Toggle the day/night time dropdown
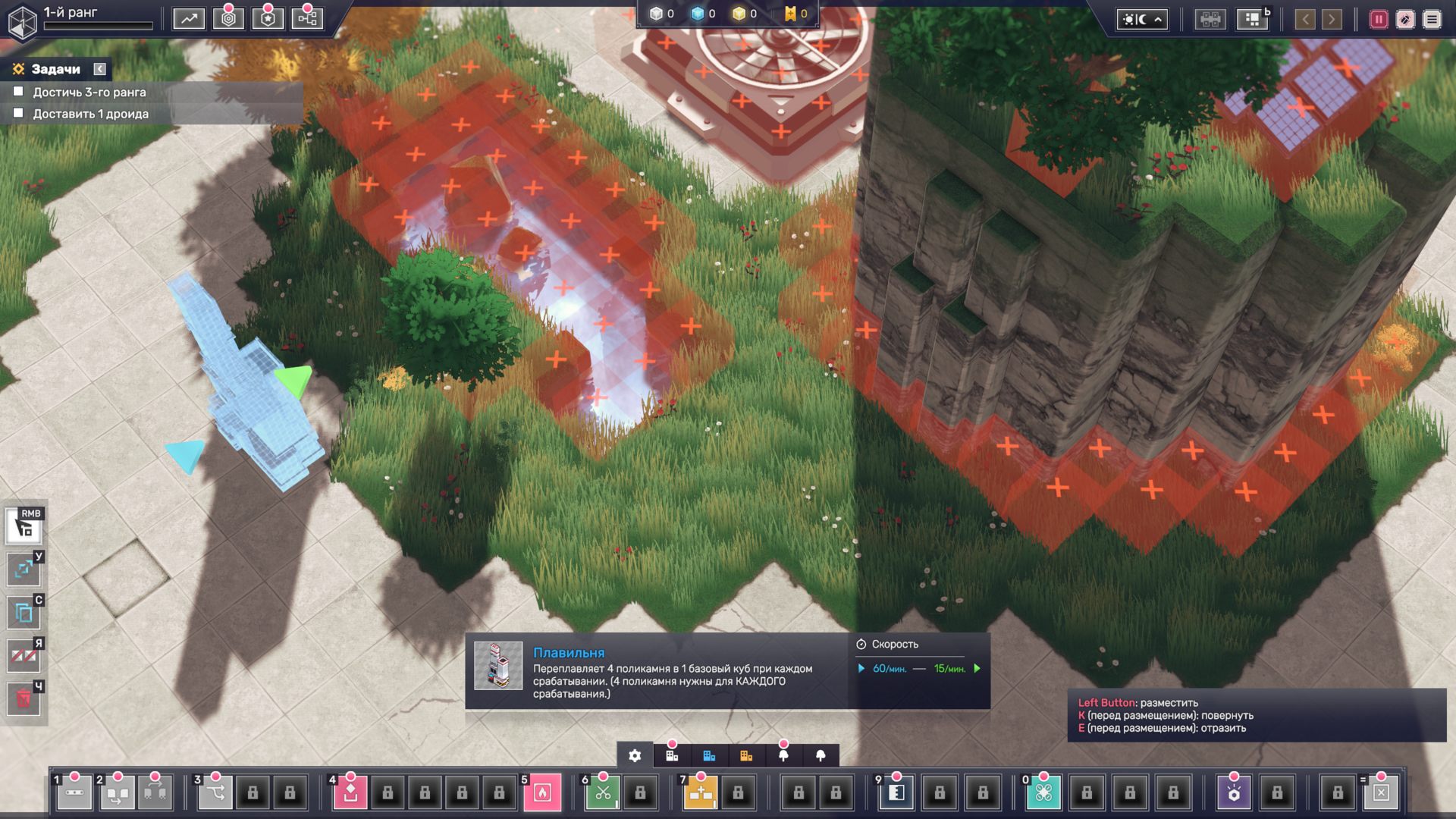This screenshot has height=819, width=1456. click(1141, 20)
